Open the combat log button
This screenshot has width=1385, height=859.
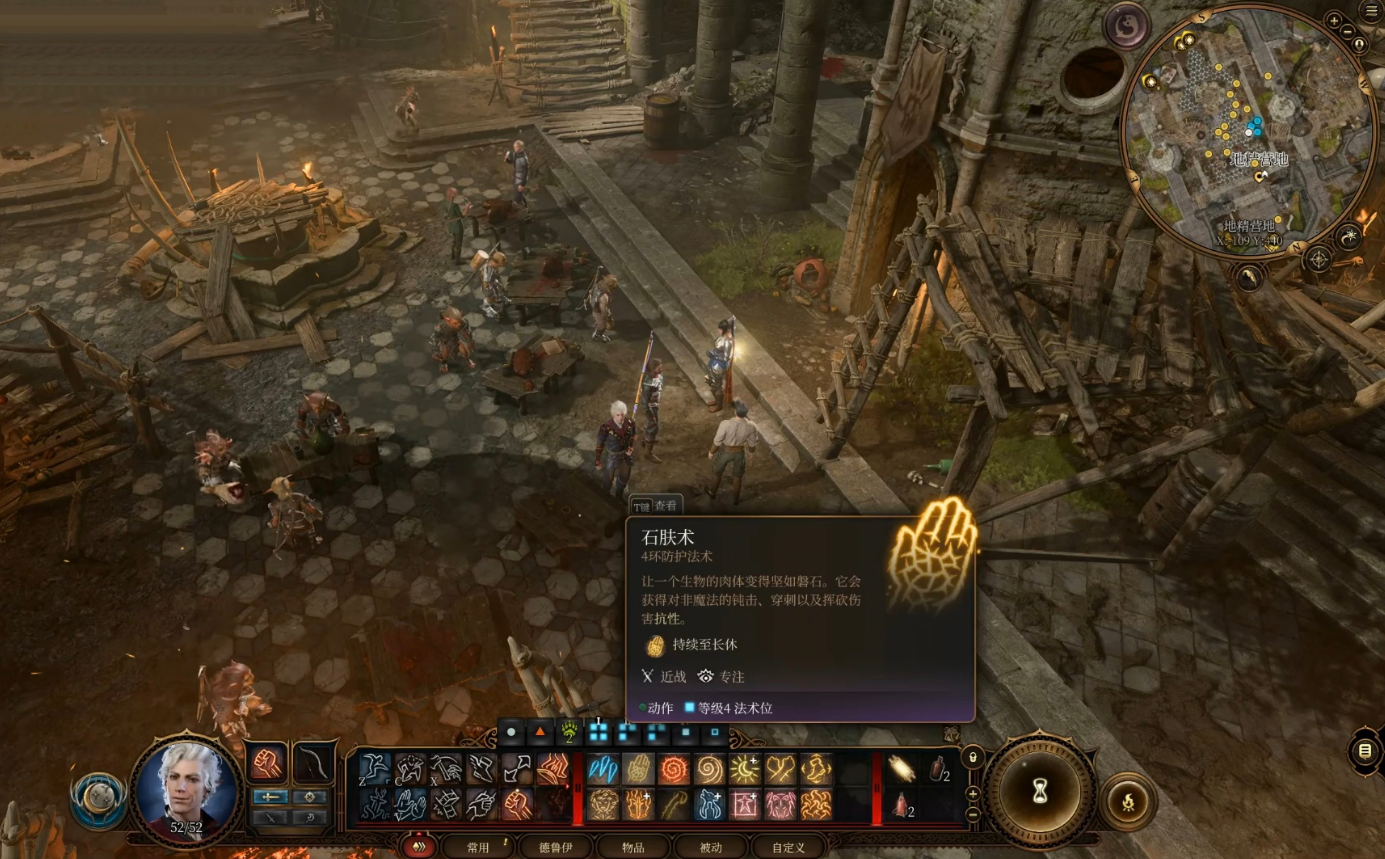[x=1365, y=751]
